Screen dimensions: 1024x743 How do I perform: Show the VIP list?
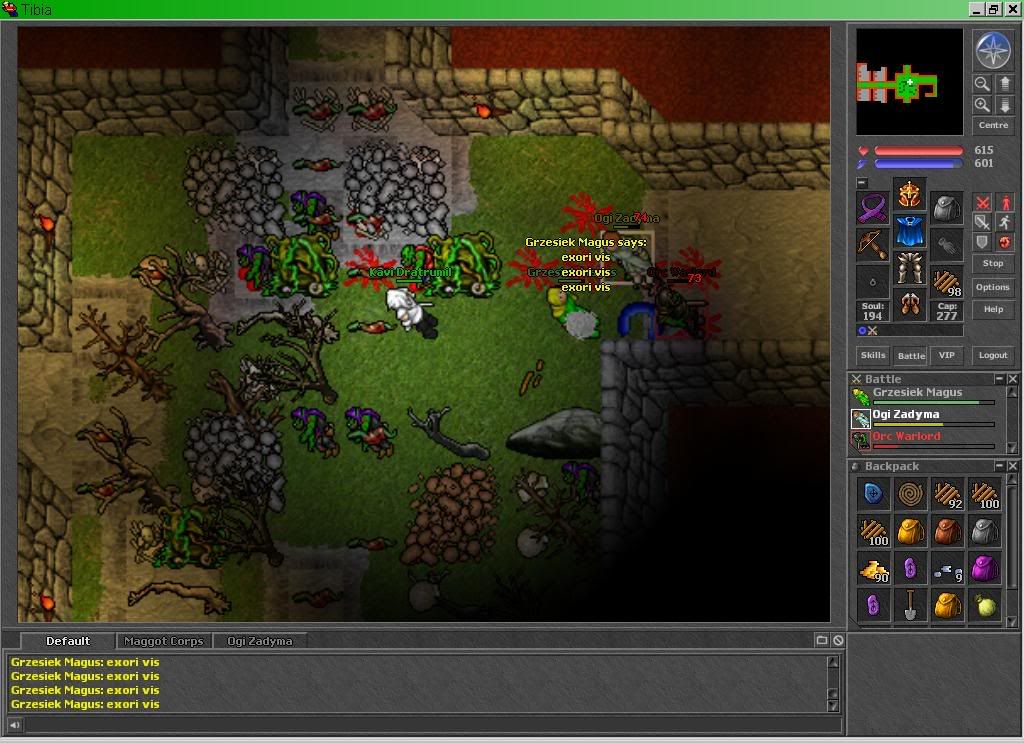coord(946,355)
